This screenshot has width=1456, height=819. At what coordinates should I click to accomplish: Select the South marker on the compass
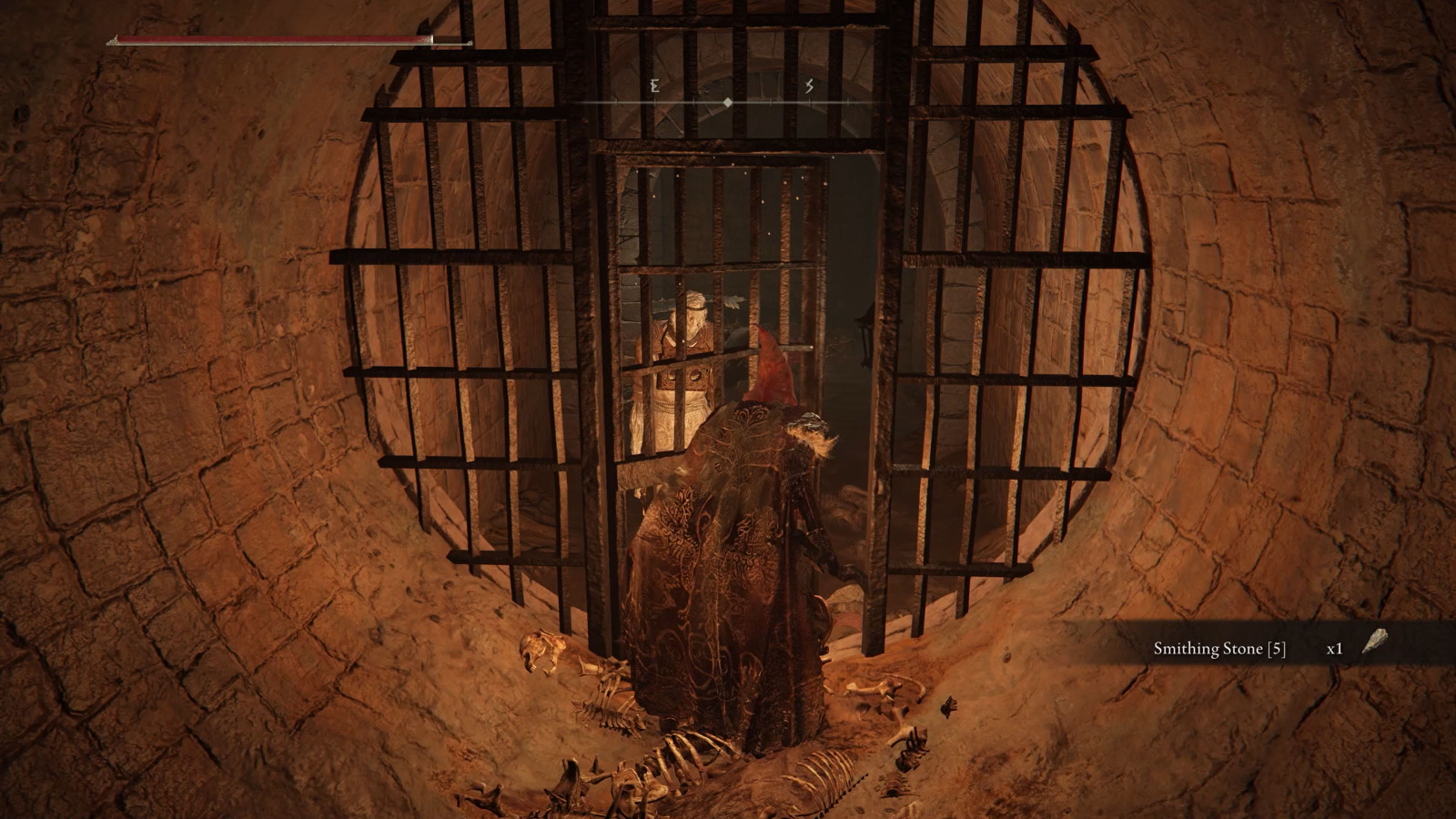808,86
